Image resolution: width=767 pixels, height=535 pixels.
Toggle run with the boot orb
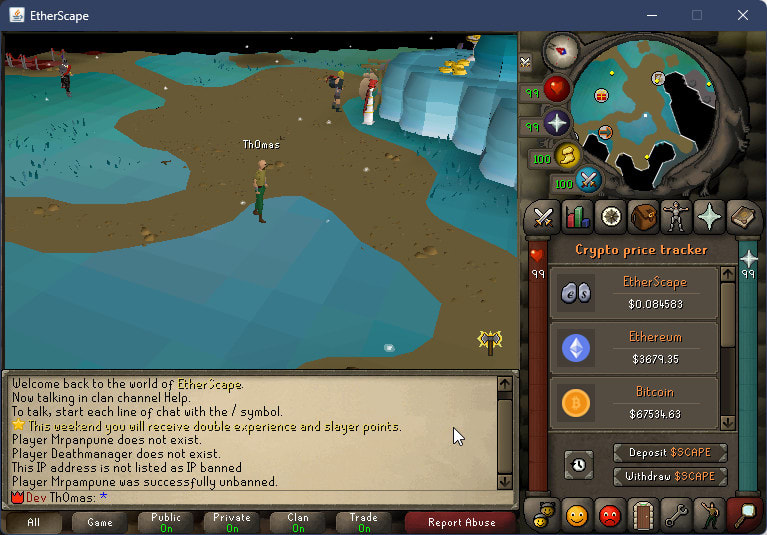coord(569,155)
